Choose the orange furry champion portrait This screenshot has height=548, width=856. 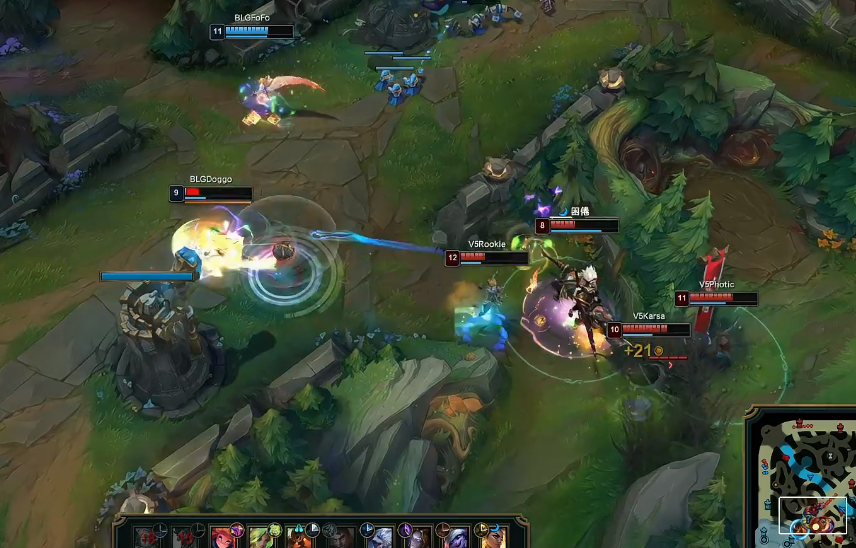(x=299, y=536)
